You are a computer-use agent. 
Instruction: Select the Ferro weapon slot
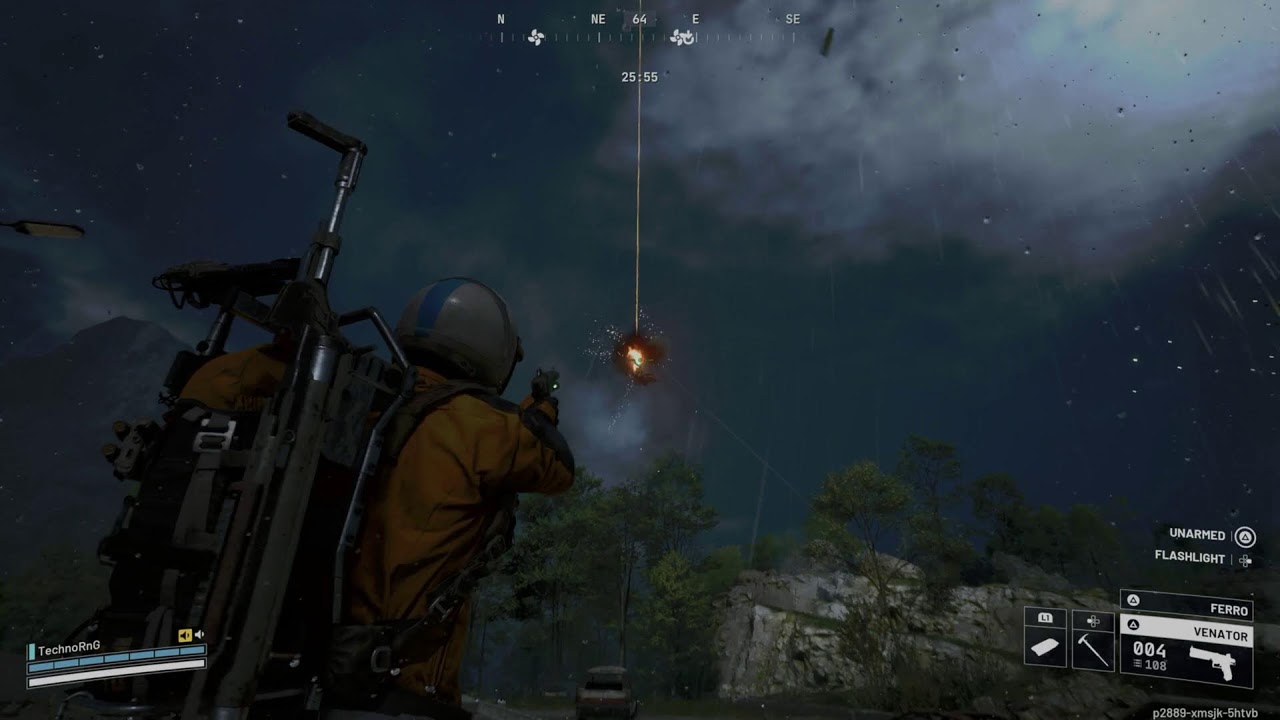pyautogui.click(x=1187, y=604)
